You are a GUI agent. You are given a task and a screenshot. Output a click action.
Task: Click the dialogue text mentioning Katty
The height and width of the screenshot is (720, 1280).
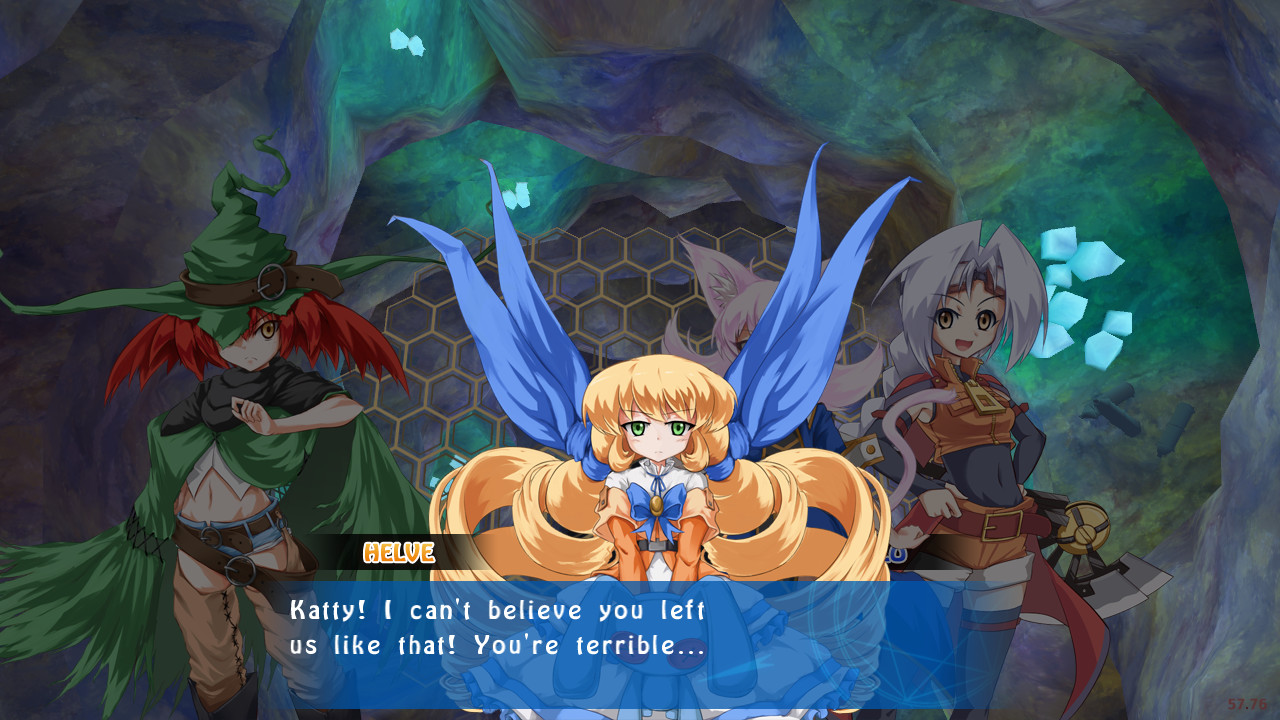click(330, 610)
